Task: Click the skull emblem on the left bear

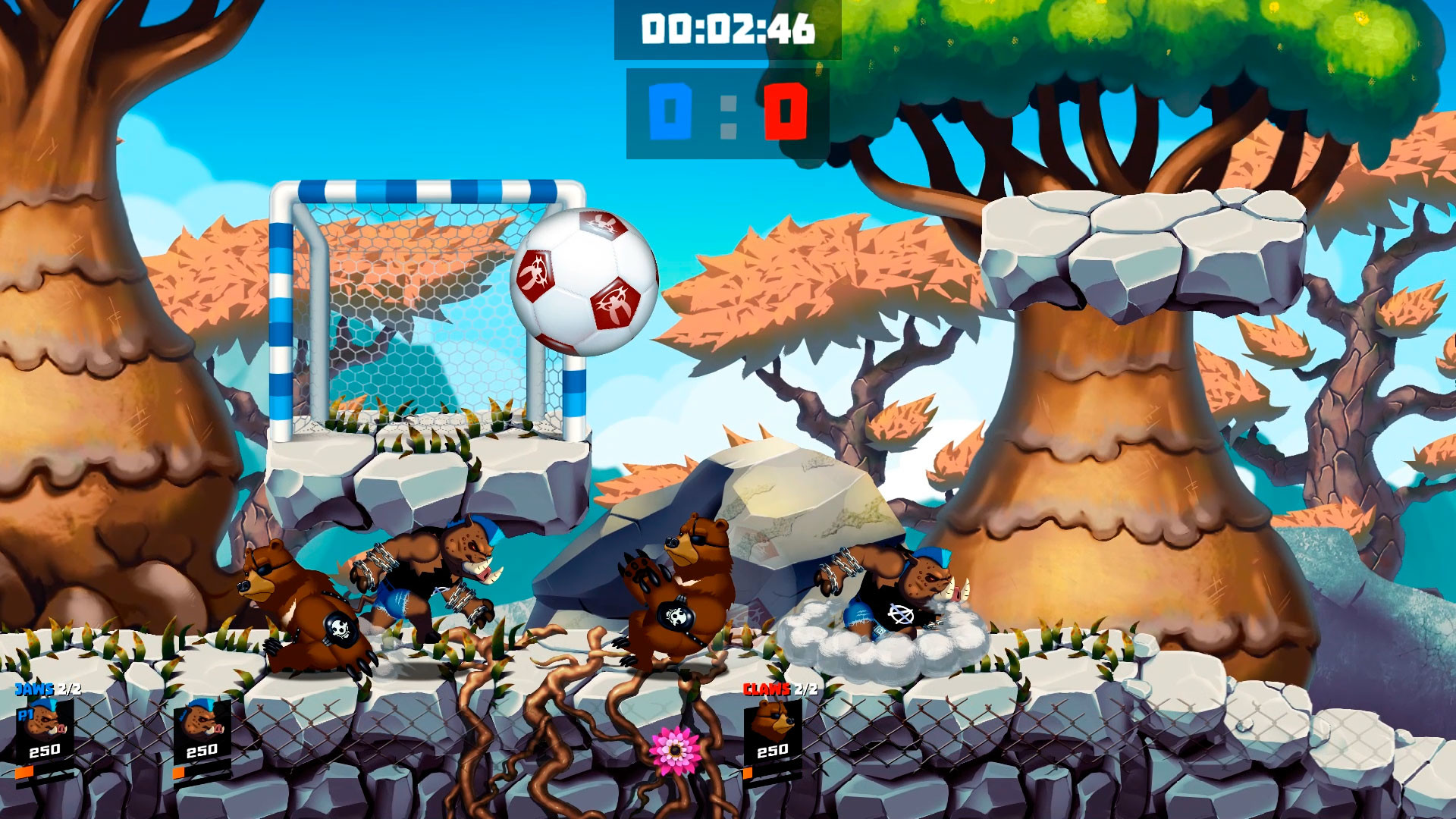Action: [x=340, y=628]
